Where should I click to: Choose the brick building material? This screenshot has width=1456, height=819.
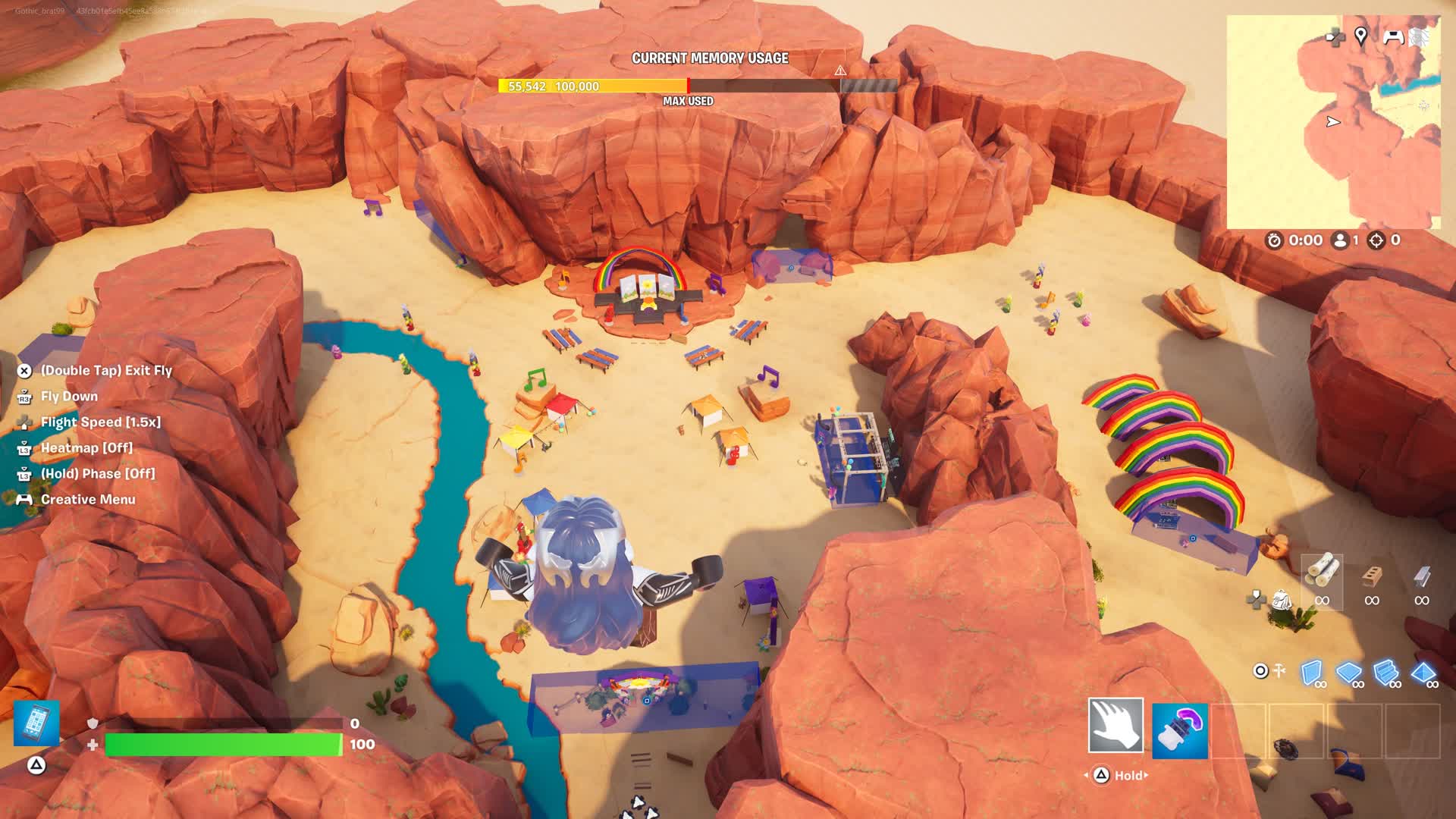point(1371,578)
